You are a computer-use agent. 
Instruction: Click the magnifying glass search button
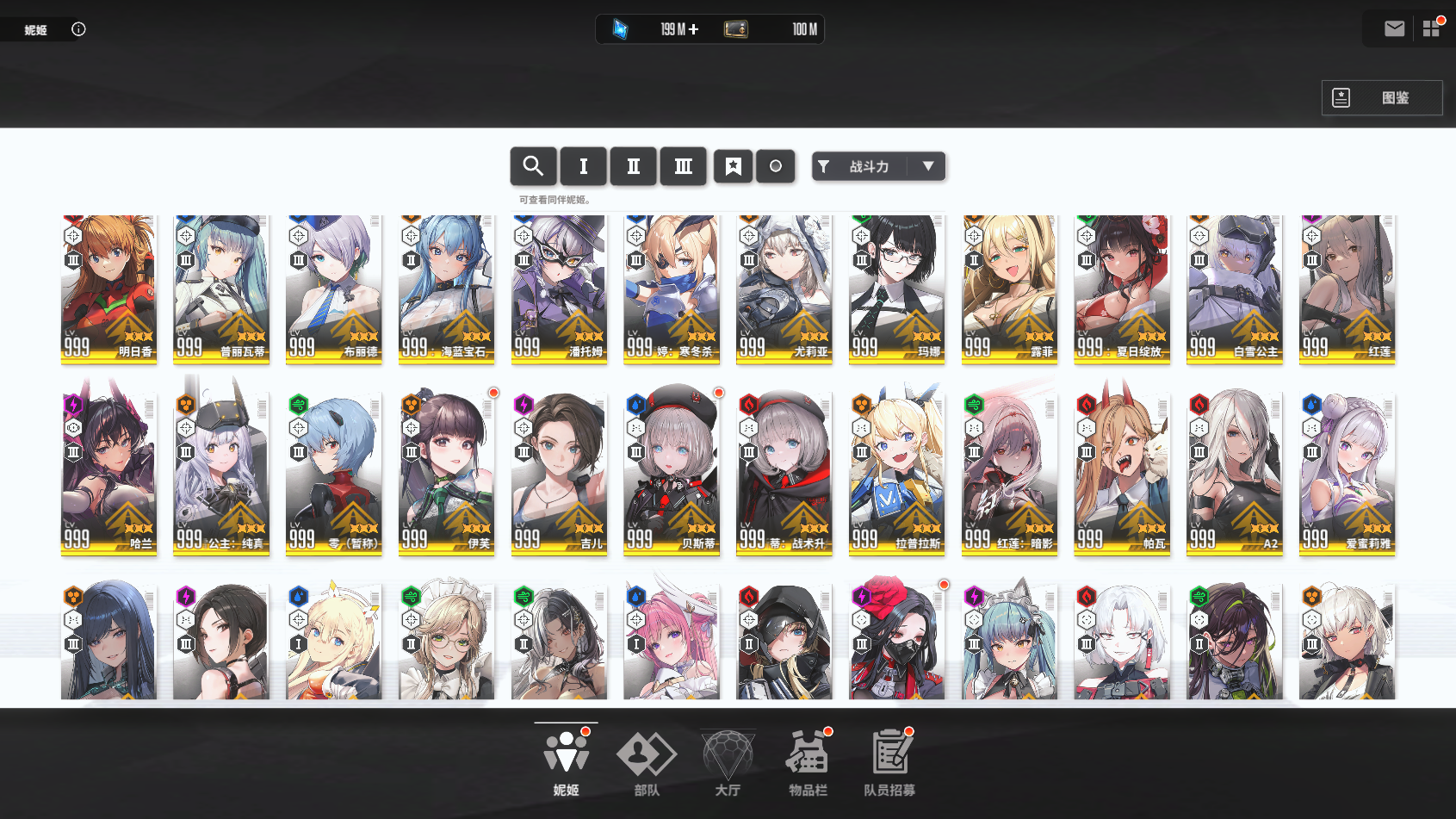533,166
